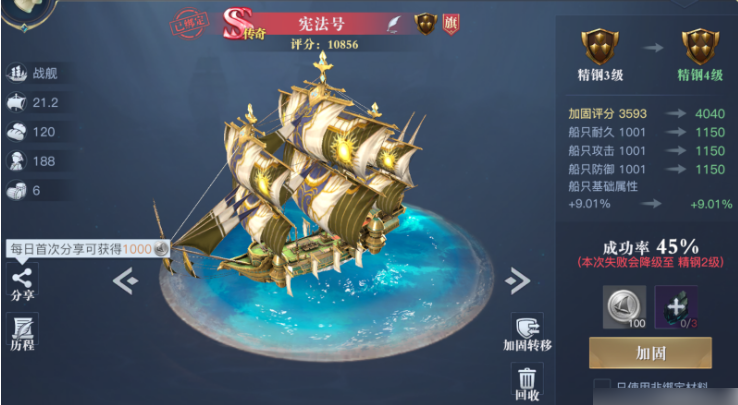Show the previous ship with left arrow

point(125,281)
